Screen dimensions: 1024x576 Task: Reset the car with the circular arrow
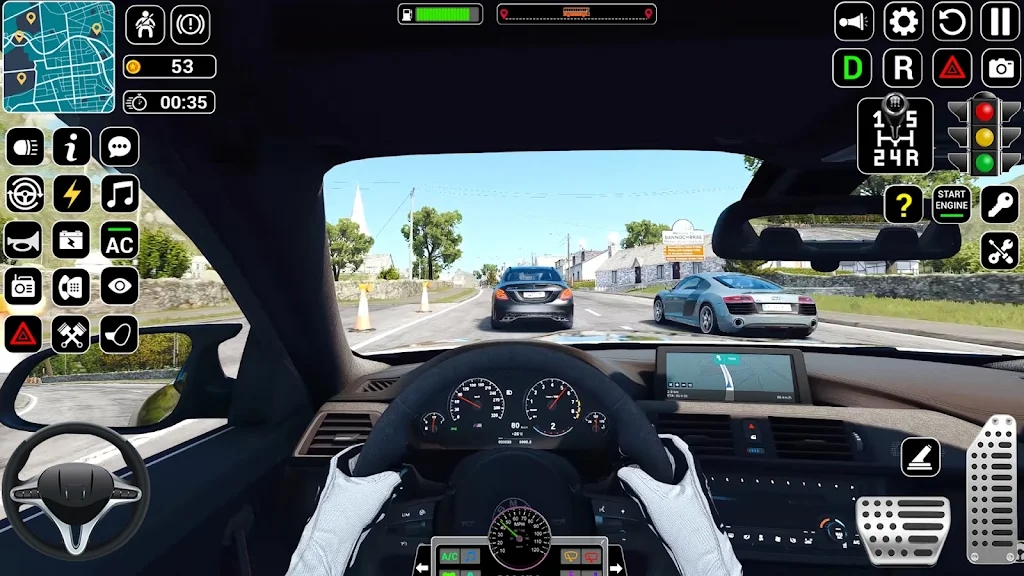[x=952, y=21]
